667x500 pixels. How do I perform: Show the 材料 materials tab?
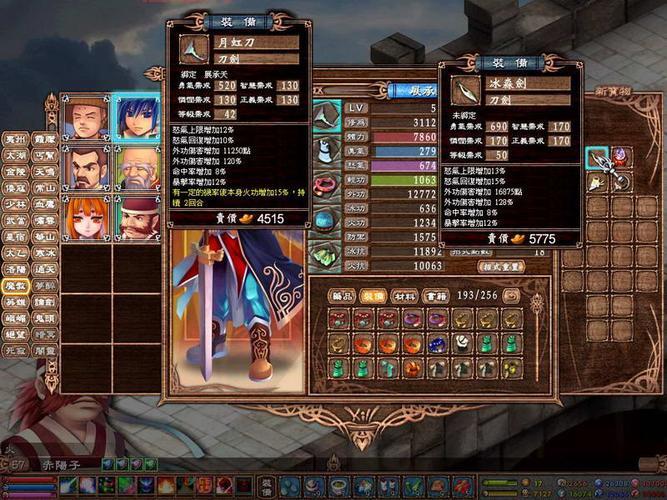[x=404, y=296]
